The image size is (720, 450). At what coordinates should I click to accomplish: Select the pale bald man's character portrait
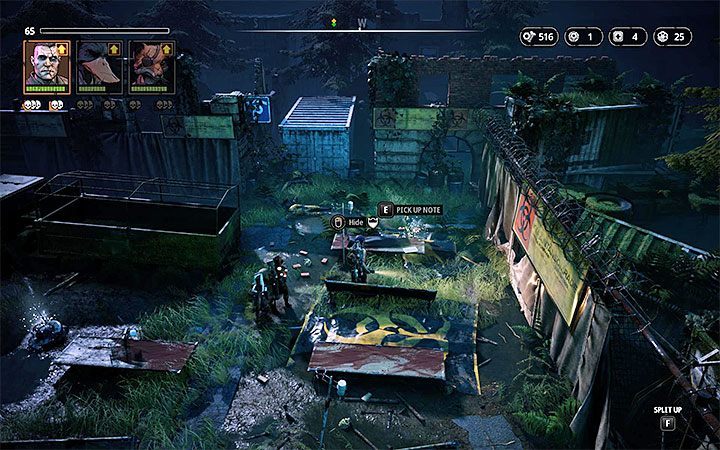pyautogui.click(x=46, y=65)
